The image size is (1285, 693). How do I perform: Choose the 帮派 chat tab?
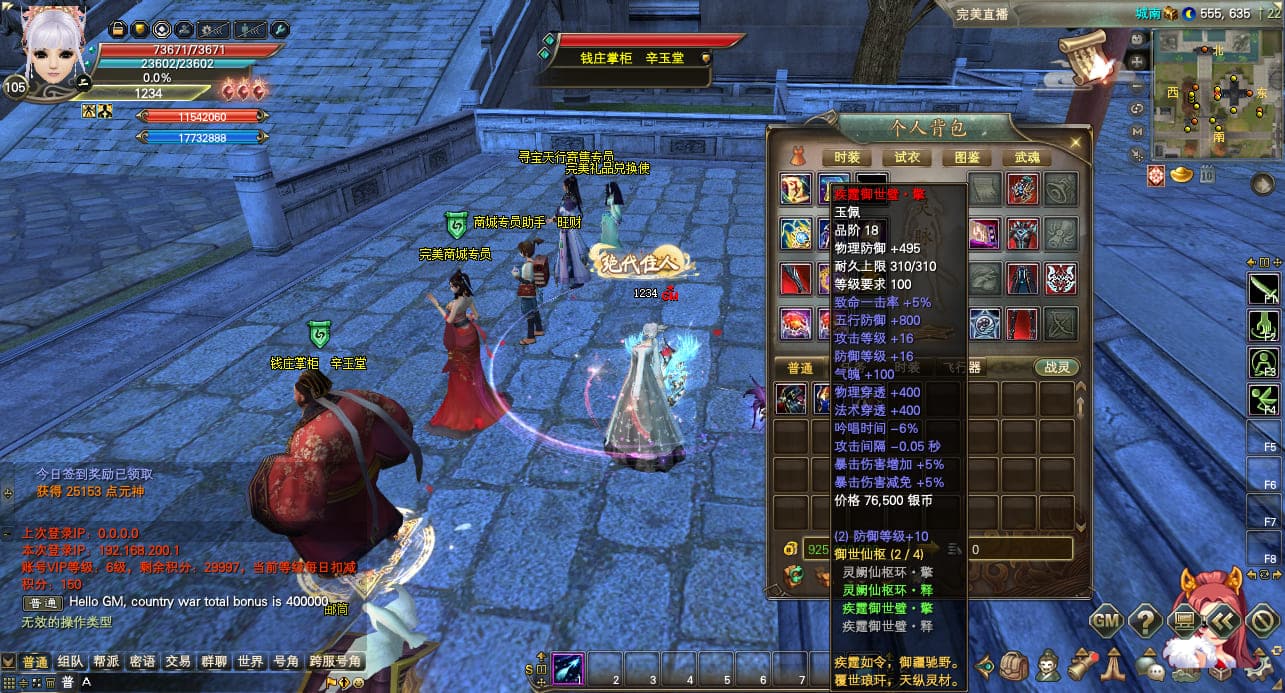(106, 662)
